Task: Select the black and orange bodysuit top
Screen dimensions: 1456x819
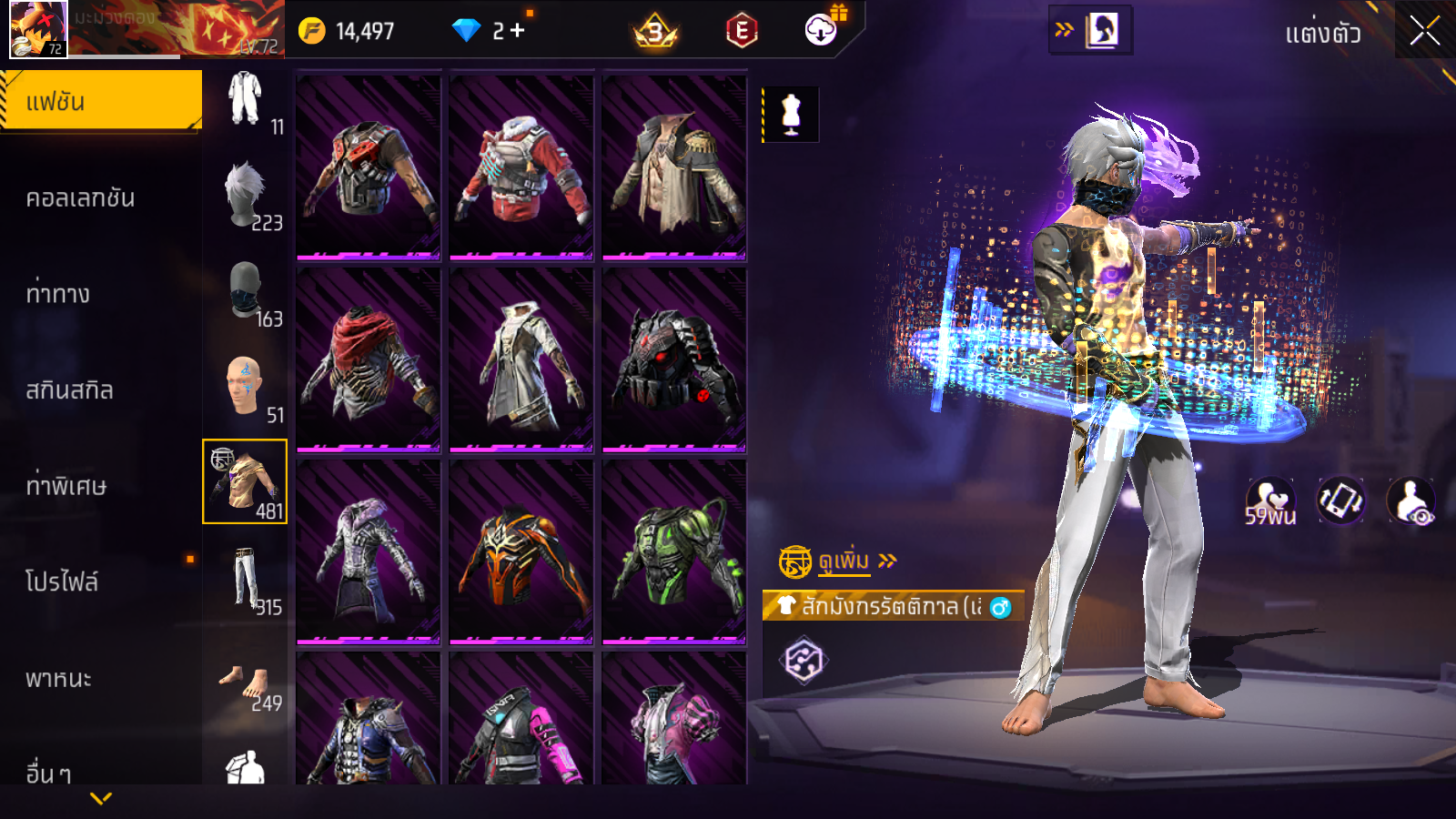Action: [x=521, y=551]
